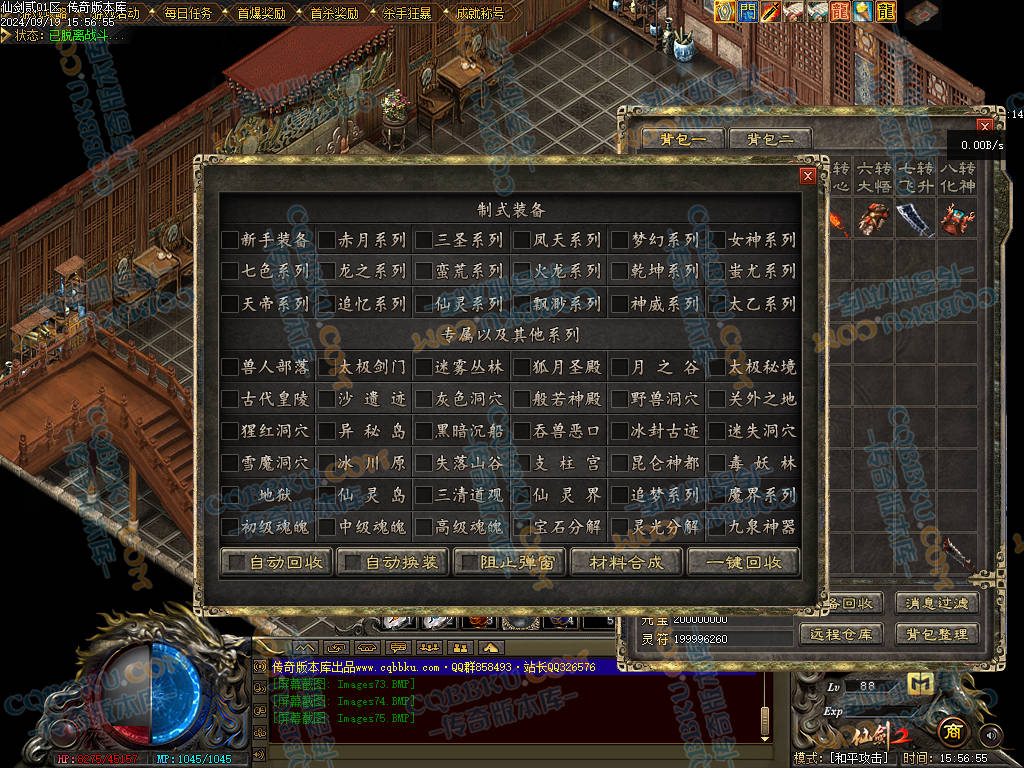
Task: Open the 材料合成 crafting button
Action: coord(626,562)
